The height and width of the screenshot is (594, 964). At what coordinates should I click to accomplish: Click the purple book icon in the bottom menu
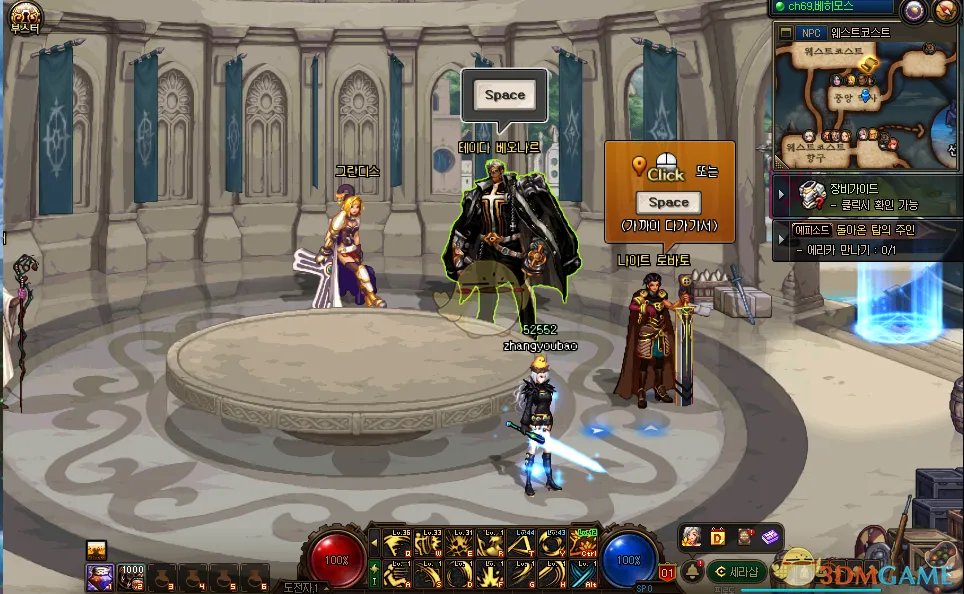[x=769, y=537]
